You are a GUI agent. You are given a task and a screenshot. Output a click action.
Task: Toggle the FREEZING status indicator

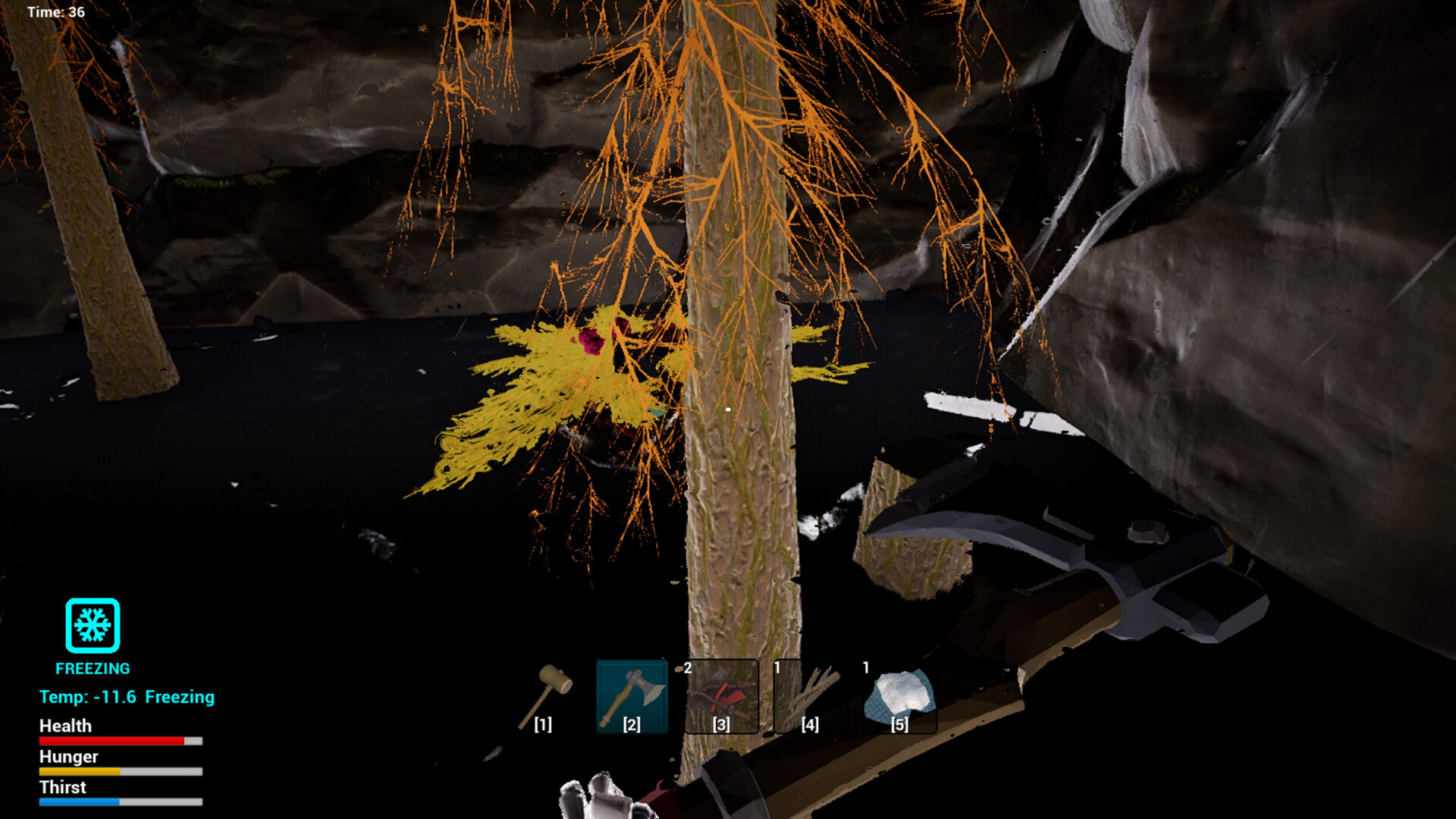[92, 668]
